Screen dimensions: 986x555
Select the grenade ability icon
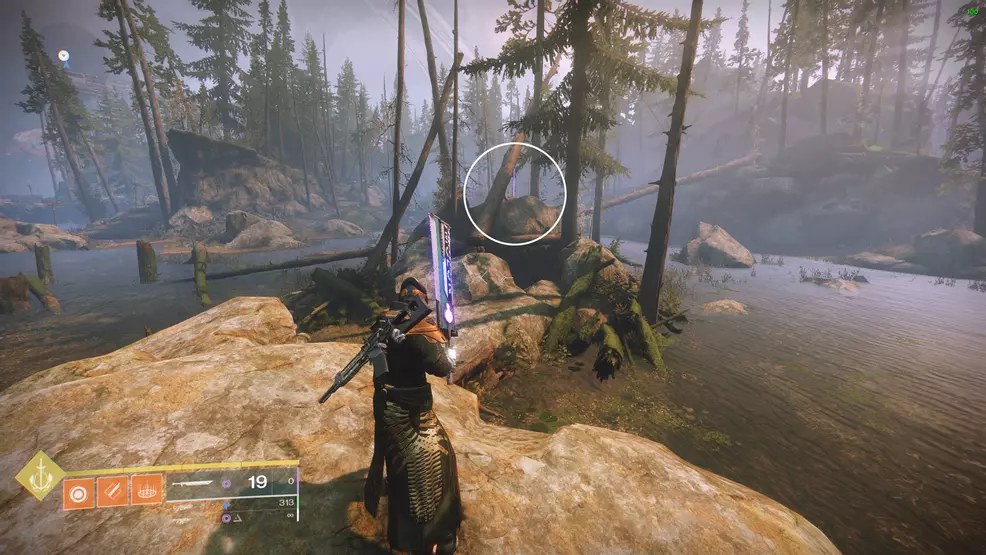[77, 490]
